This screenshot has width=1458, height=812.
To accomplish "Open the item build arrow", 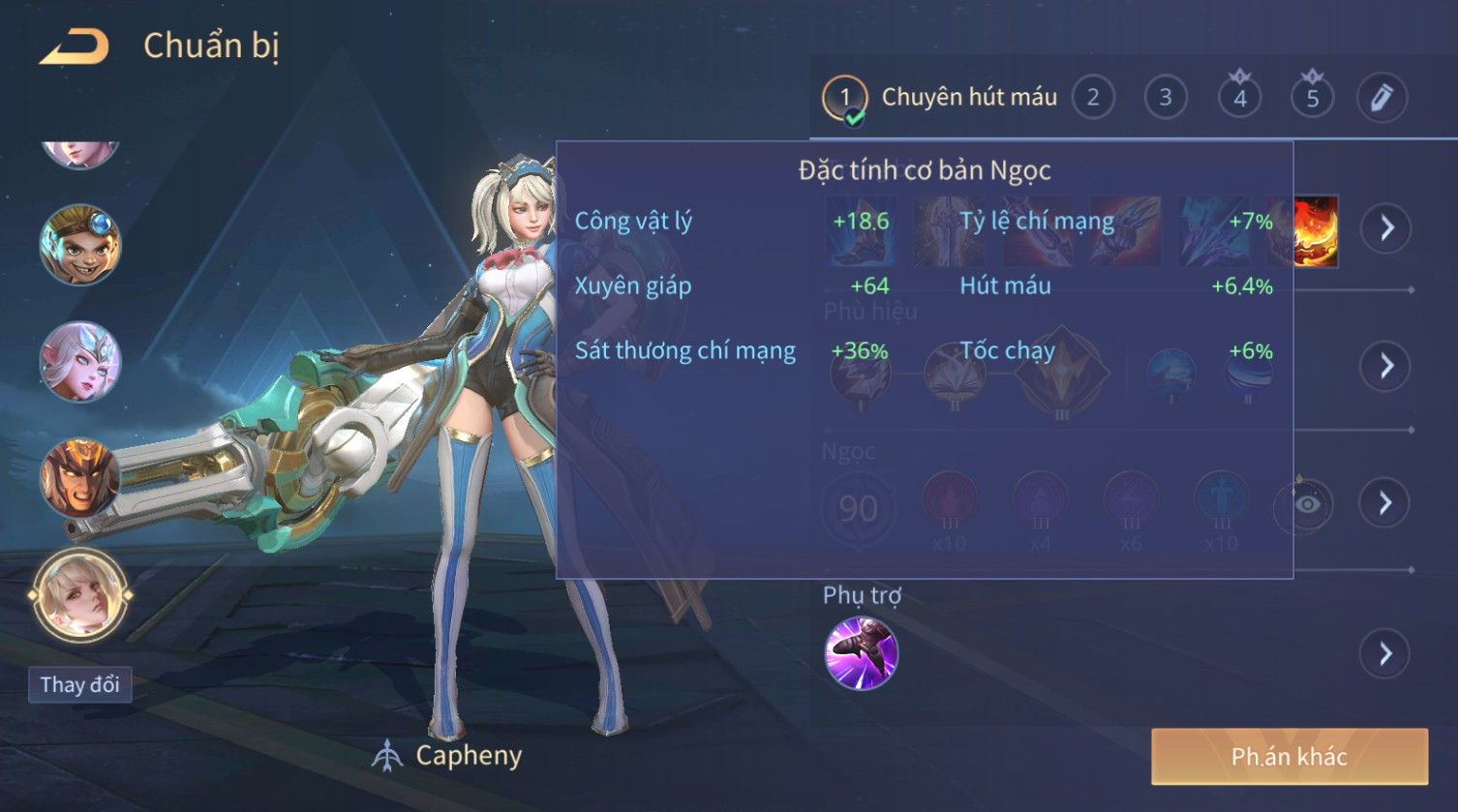I will pos(1386,228).
